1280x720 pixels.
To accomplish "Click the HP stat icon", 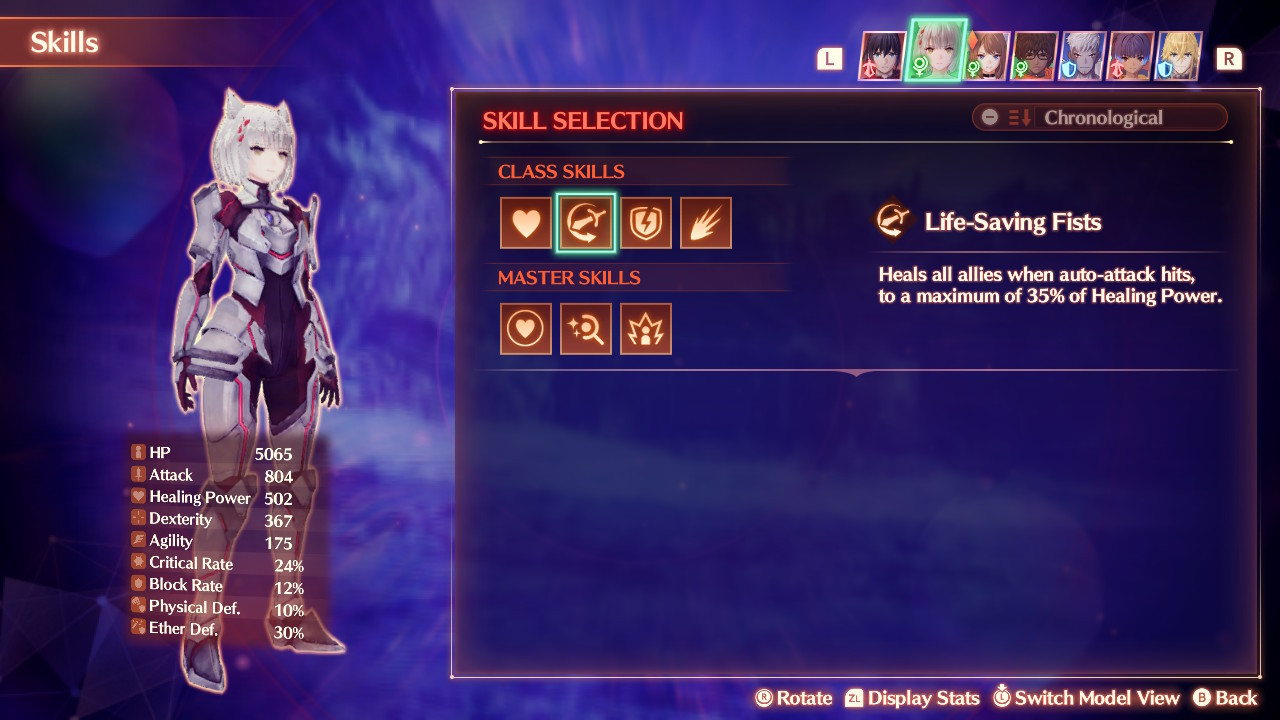I will click(x=136, y=452).
